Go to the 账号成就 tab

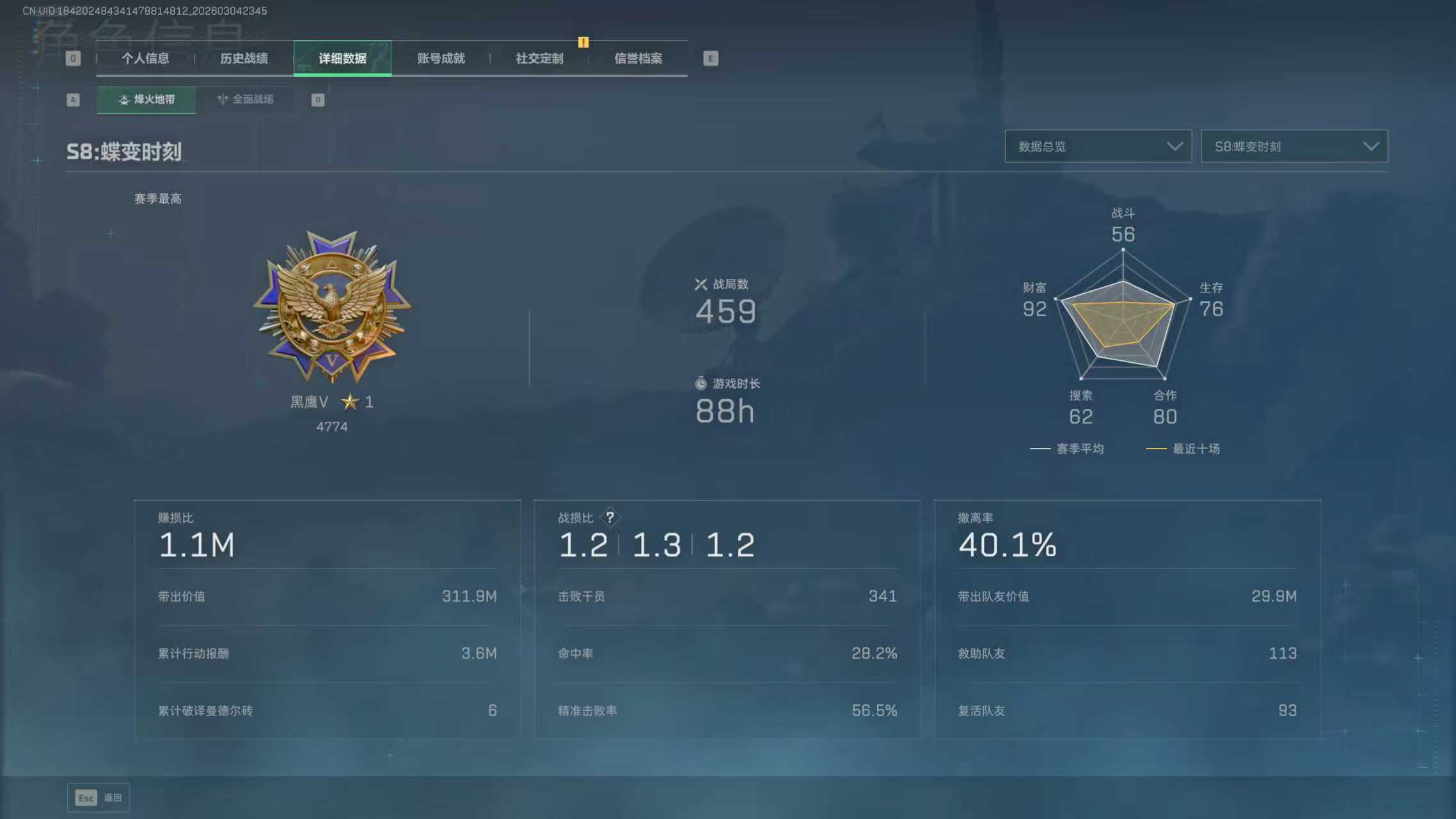441,59
